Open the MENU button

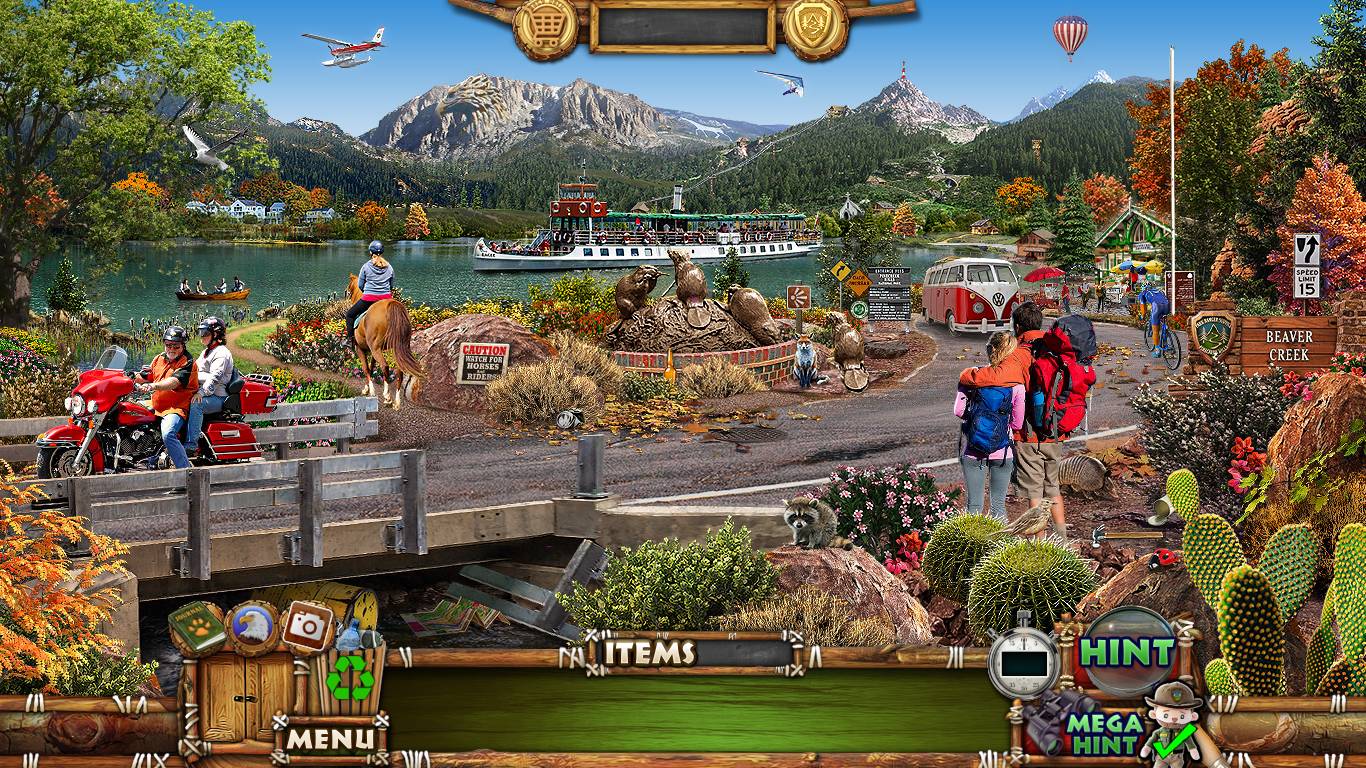coord(332,739)
